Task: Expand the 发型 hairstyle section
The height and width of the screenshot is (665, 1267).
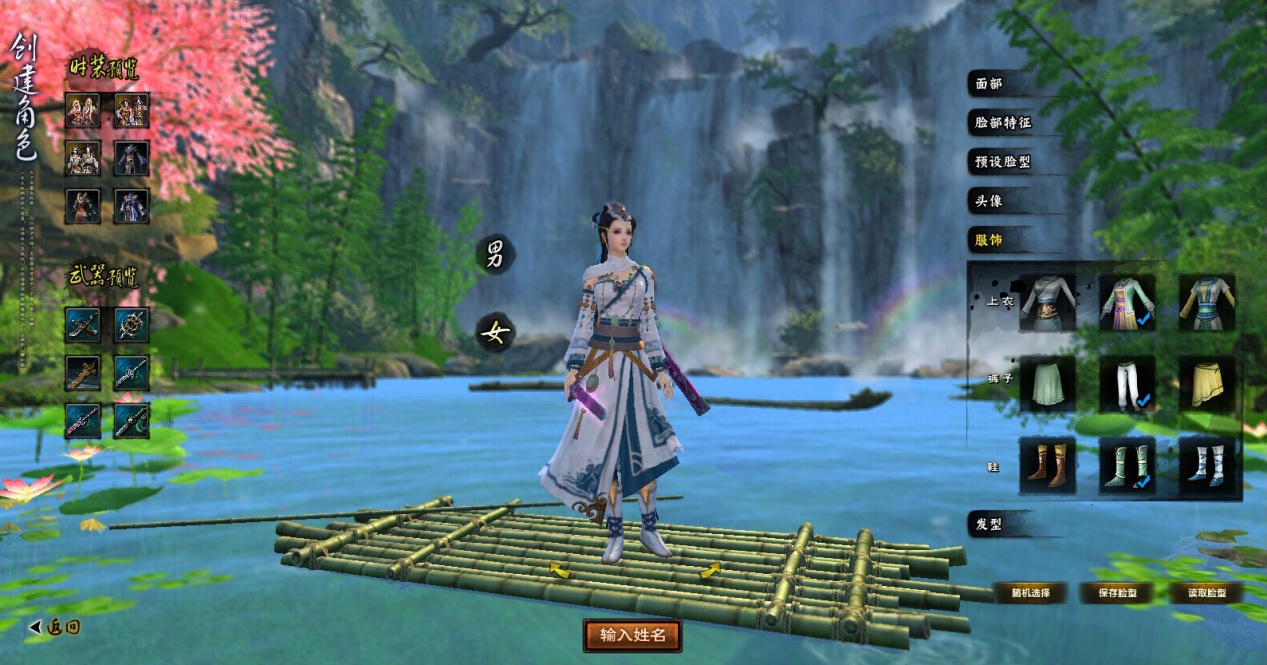Action: coord(989,523)
